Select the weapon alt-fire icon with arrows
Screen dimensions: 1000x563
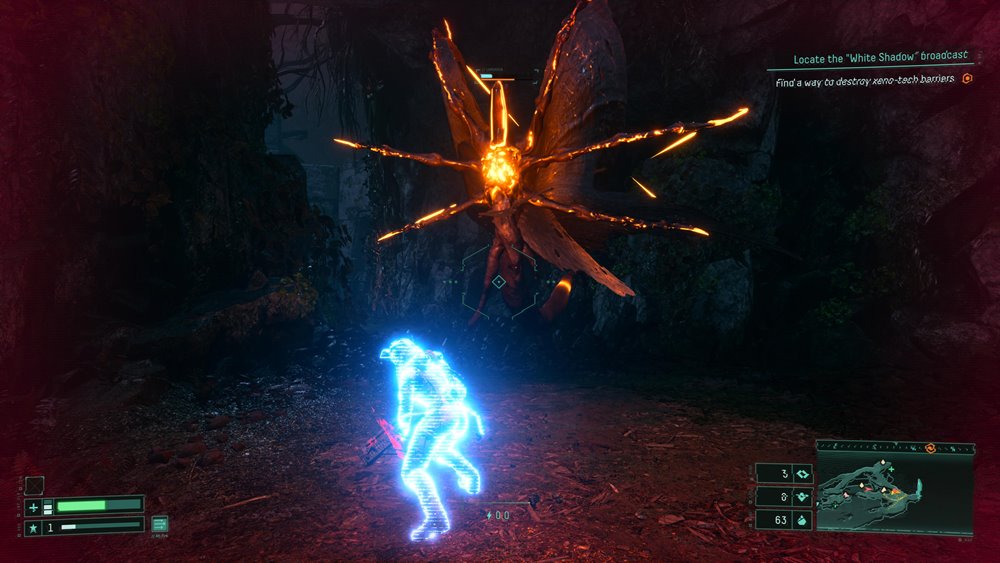160,523
